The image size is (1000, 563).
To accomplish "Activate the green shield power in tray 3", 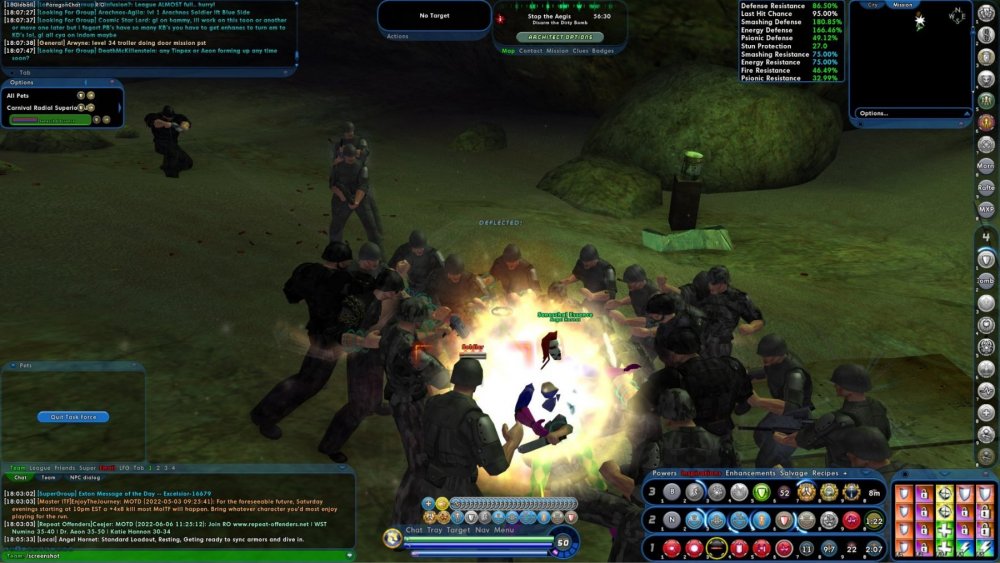I will tap(761, 491).
